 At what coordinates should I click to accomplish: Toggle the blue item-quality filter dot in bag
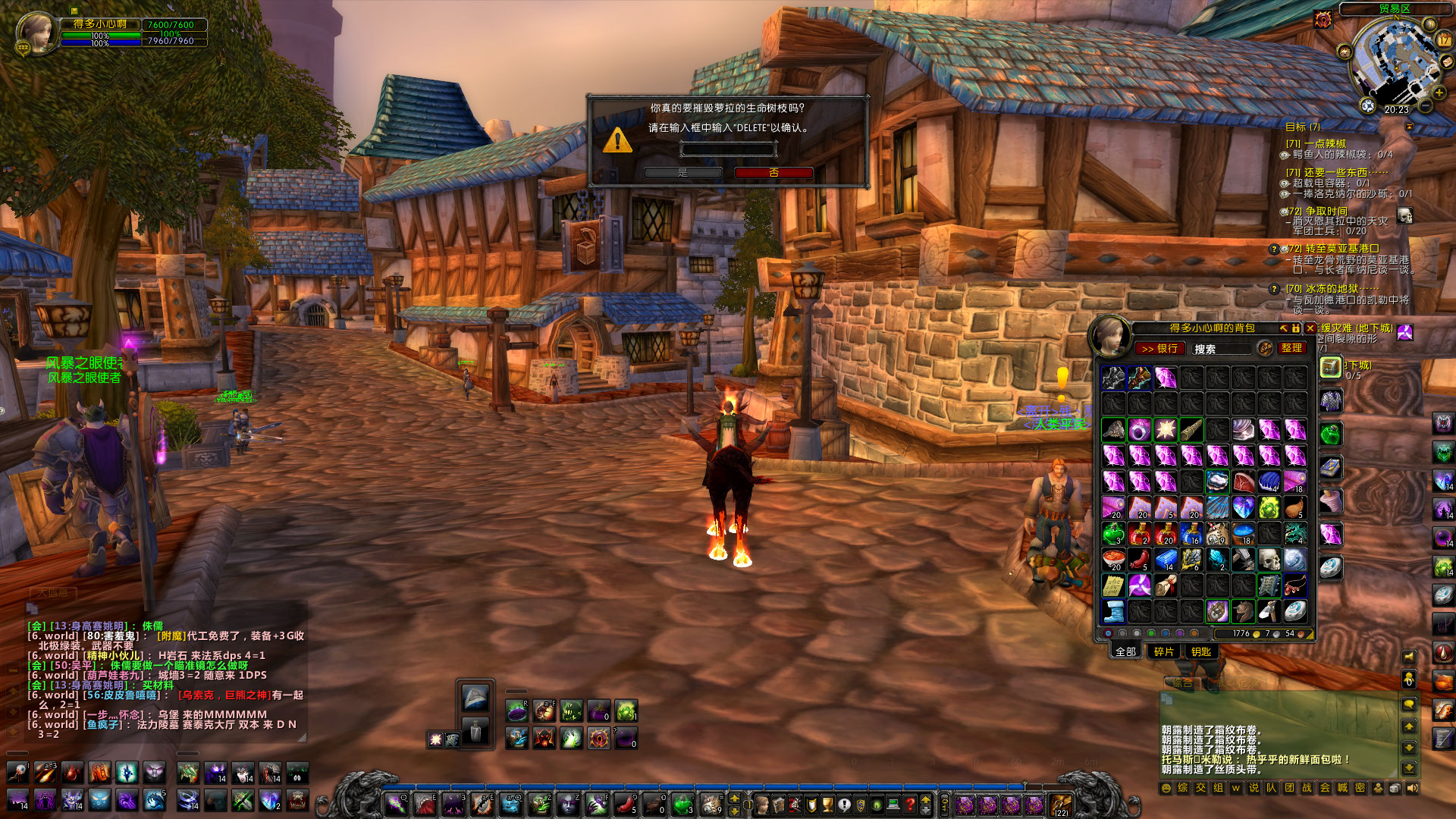click(1164, 633)
